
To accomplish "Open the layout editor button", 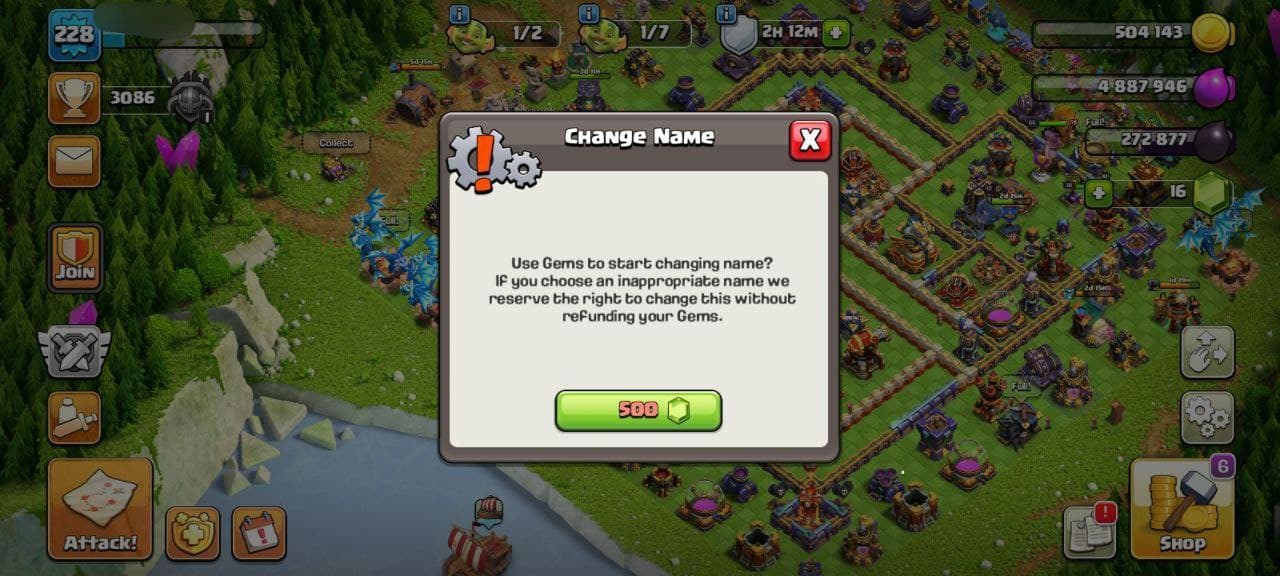I will coord(1207,351).
